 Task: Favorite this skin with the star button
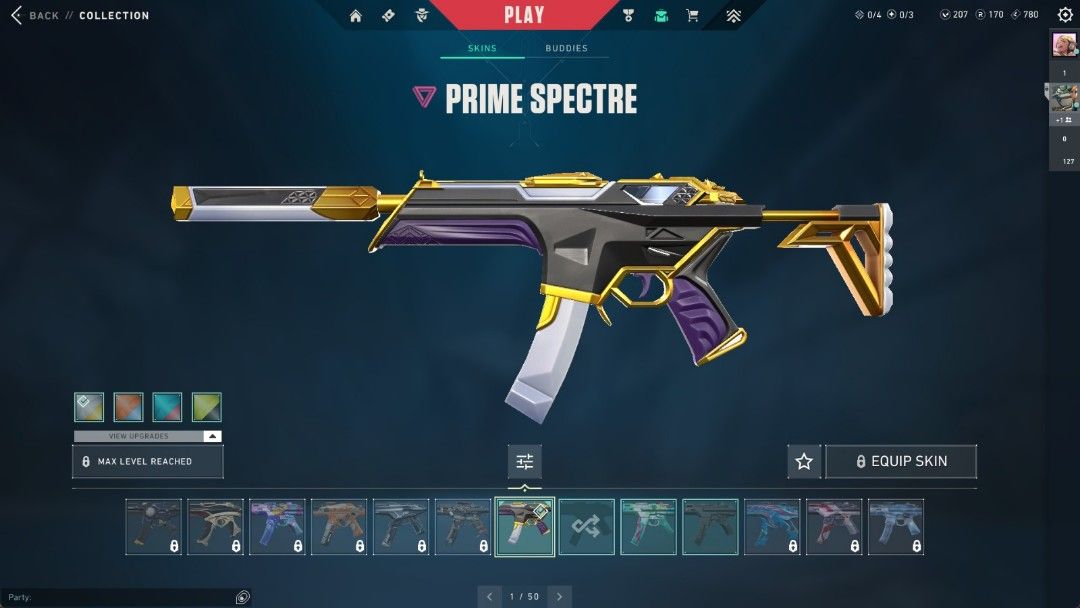804,461
